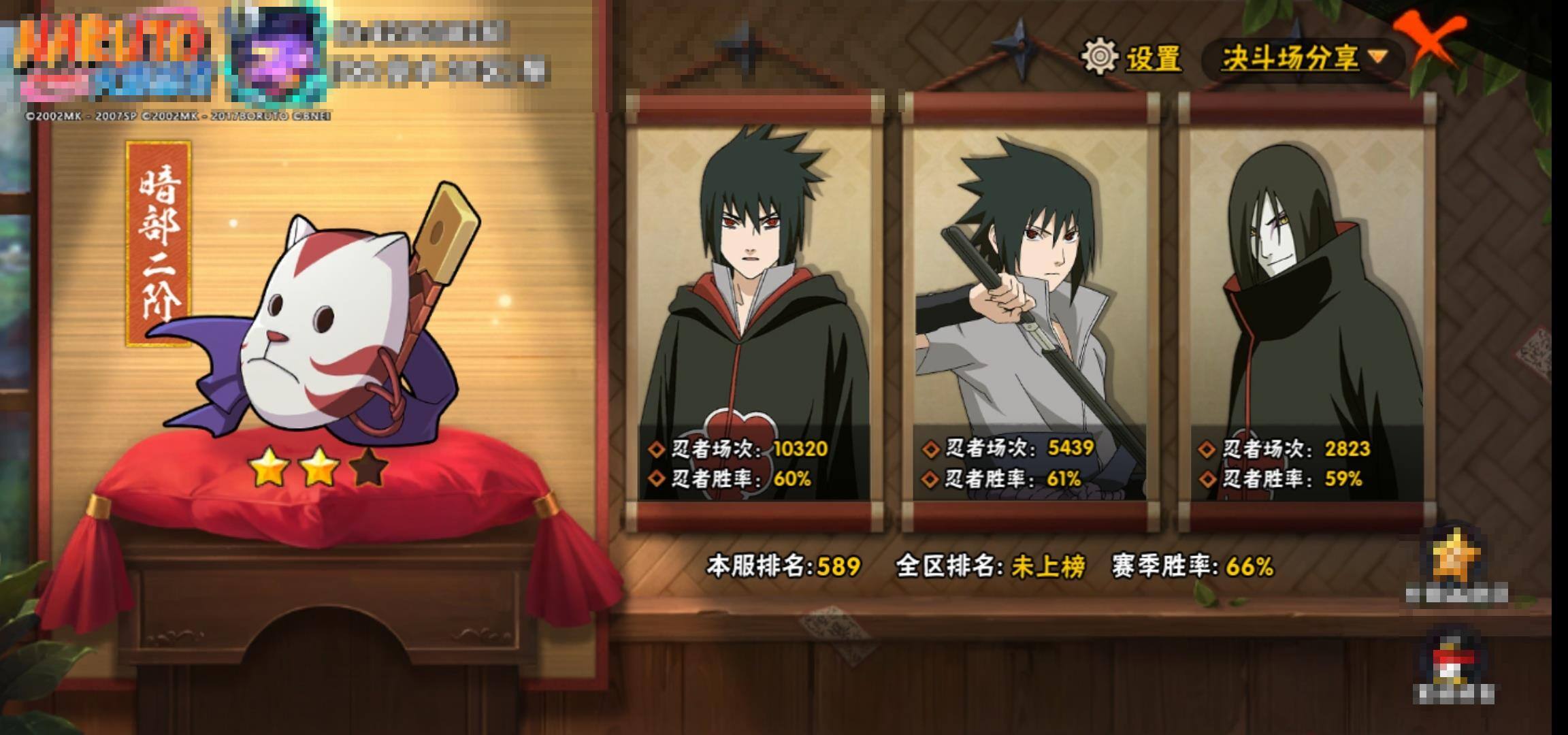Viewport: 1568px width, 735px height.
Task: Expand the 决斗场分享 dropdown
Action: click(x=1303, y=59)
